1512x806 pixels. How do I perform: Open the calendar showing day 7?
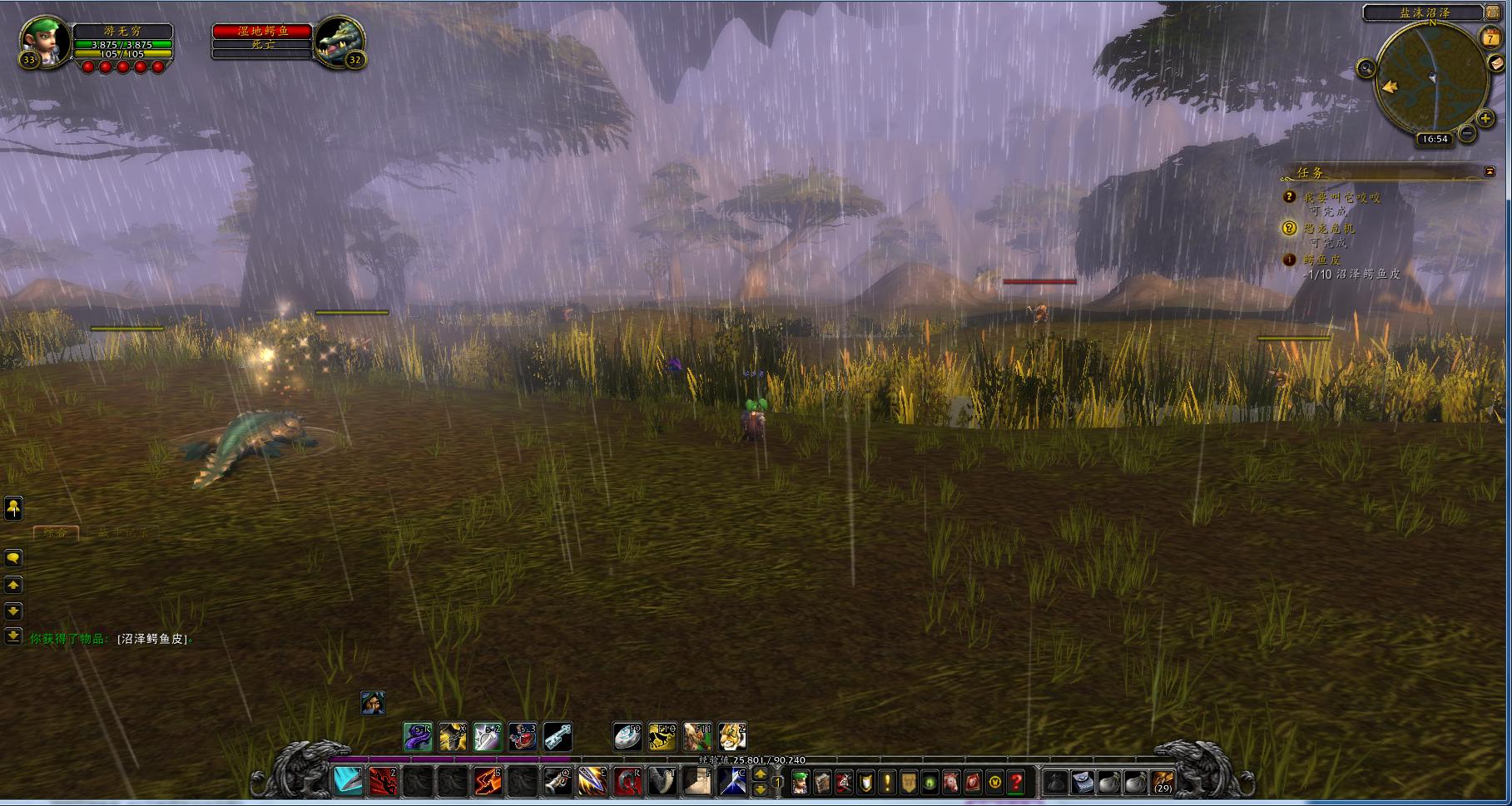pos(1490,37)
